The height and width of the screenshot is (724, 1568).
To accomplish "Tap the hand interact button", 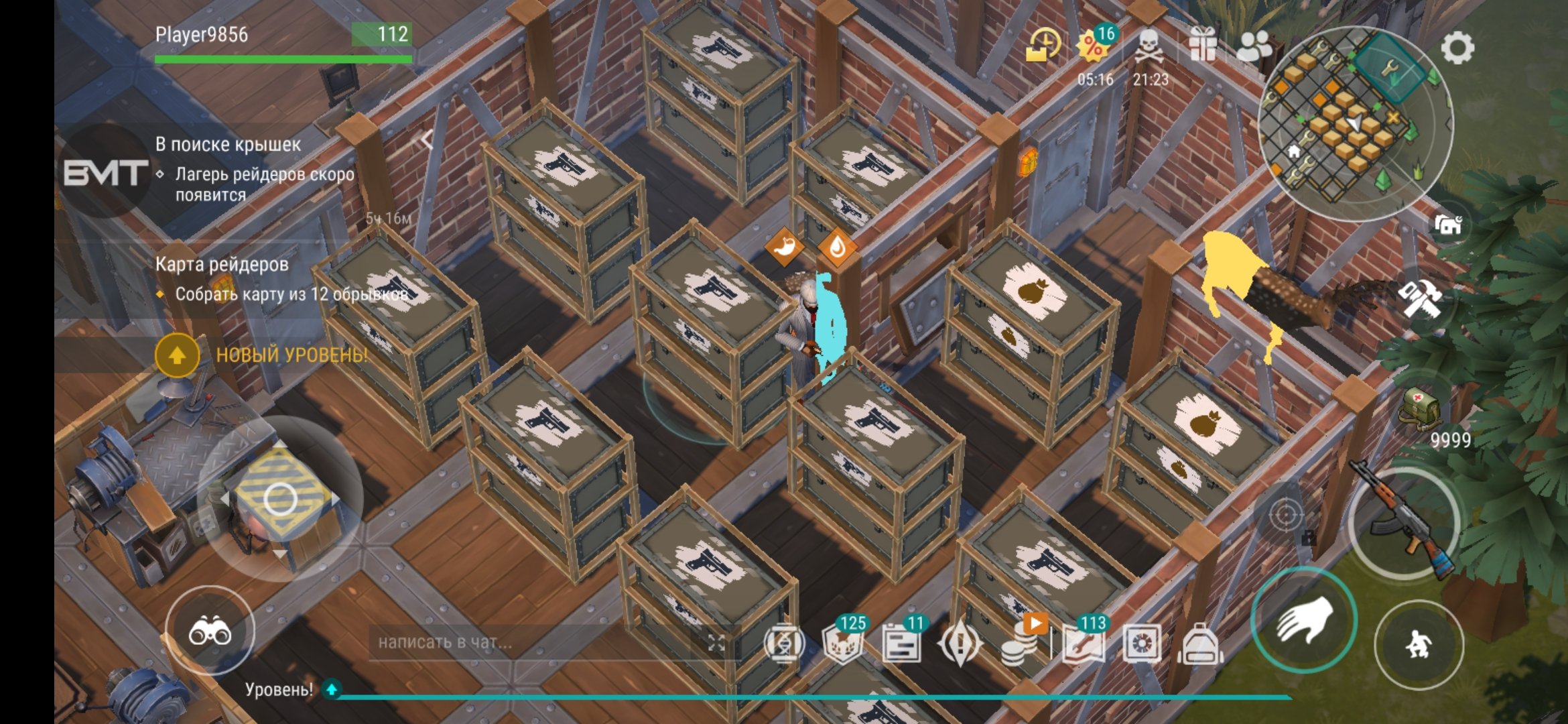I will (x=1303, y=620).
